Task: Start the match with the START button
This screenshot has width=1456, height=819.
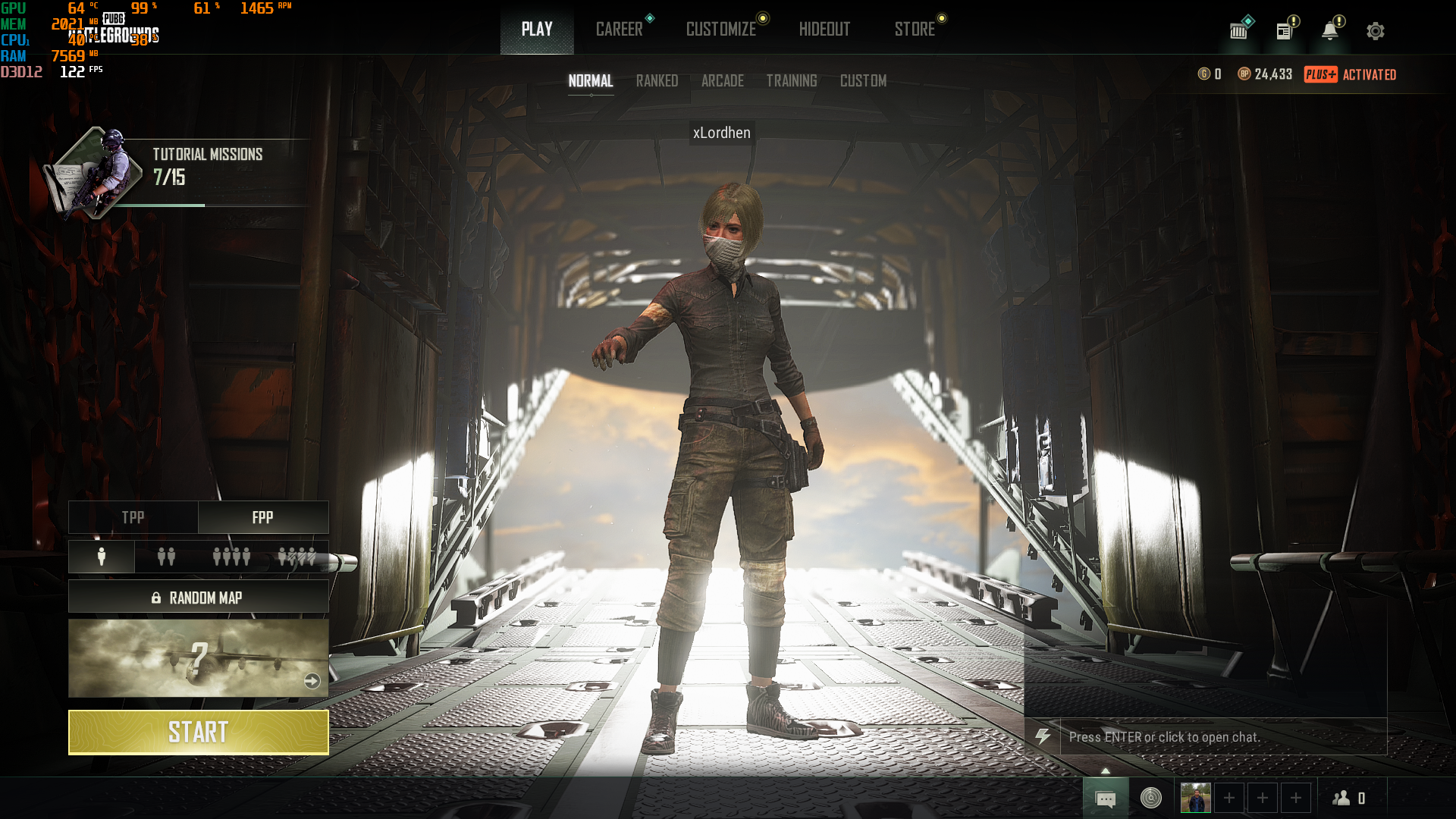Action: pos(198,732)
